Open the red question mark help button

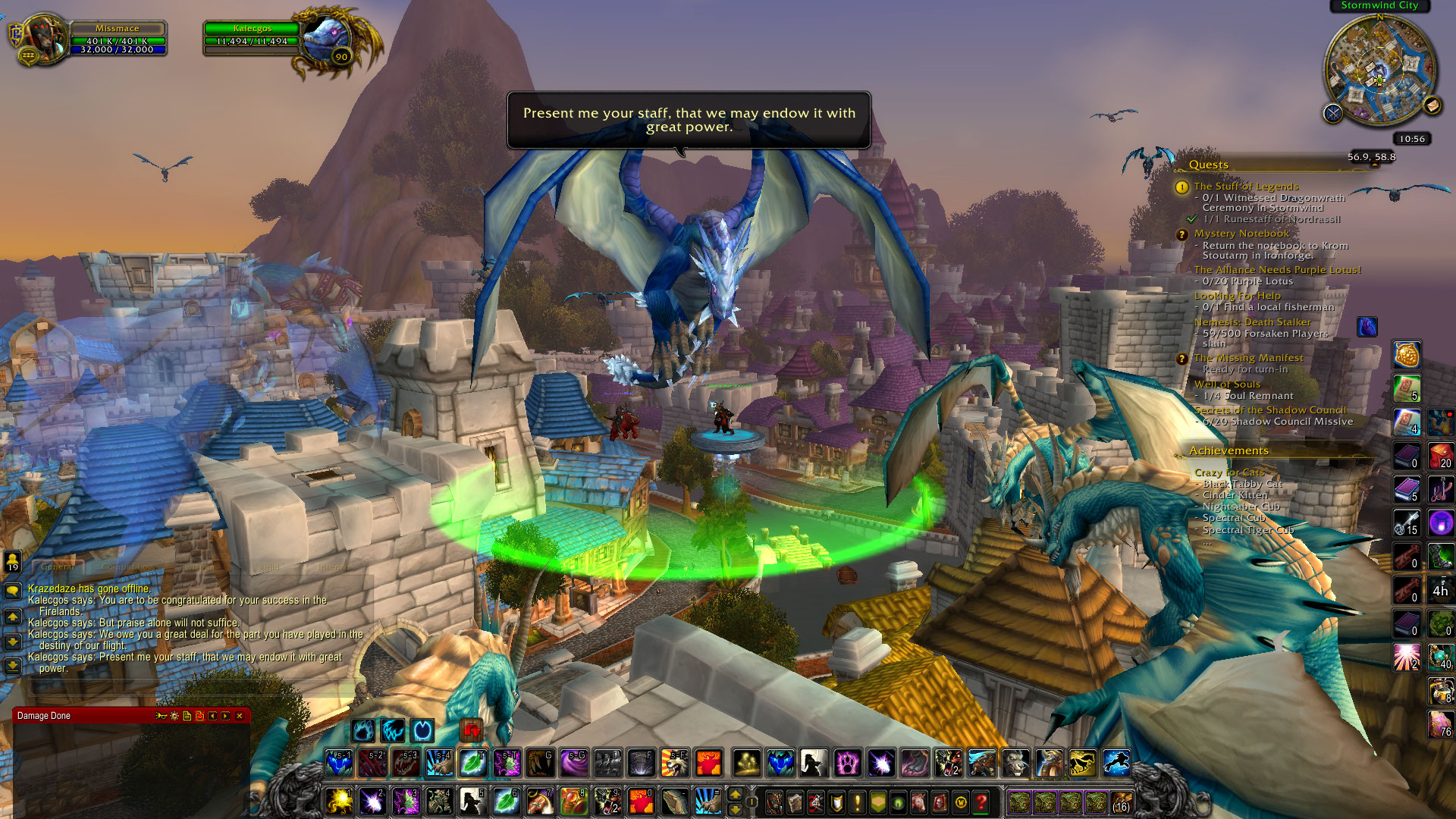point(981,802)
